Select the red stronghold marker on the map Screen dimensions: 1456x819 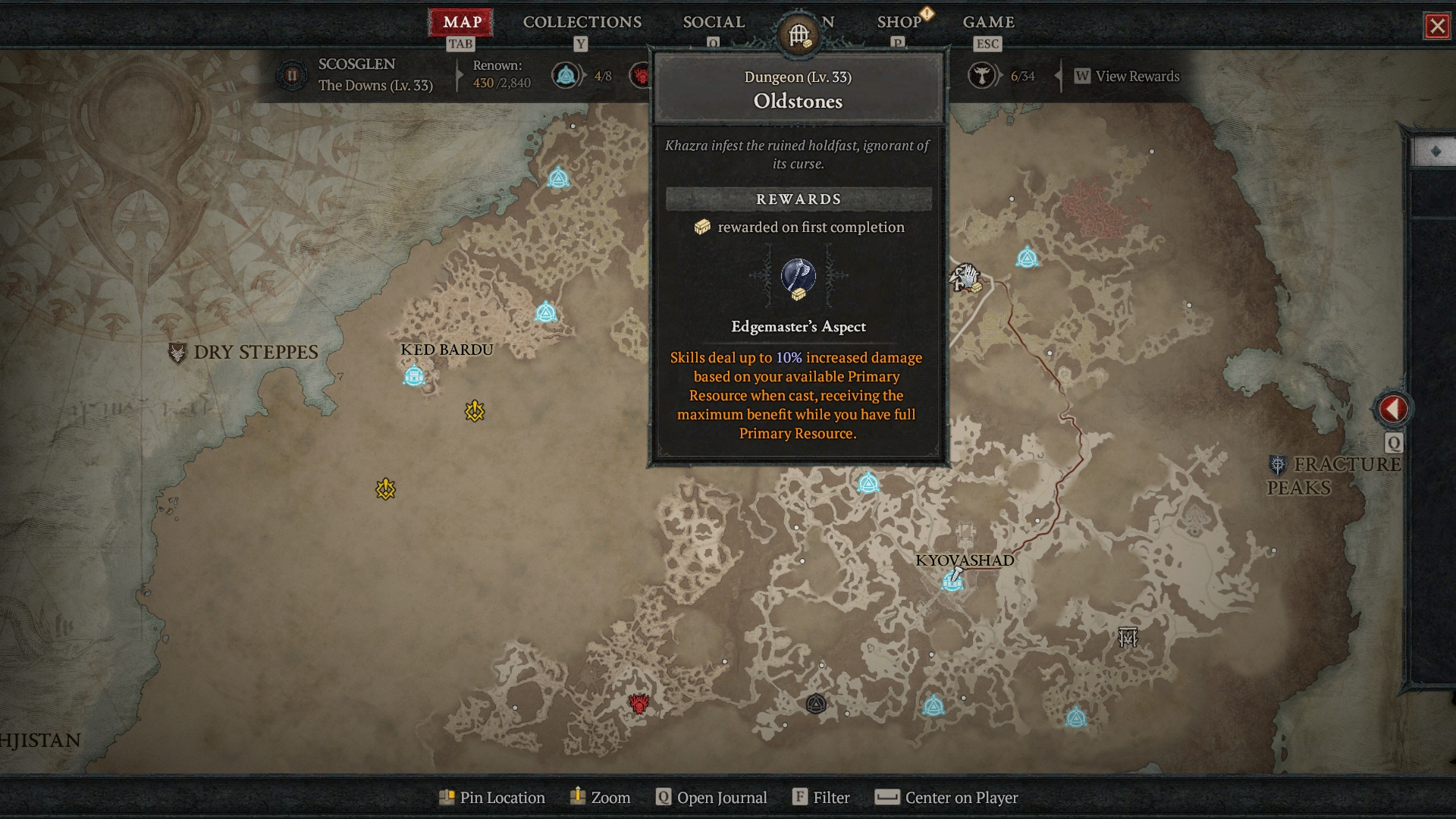click(x=639, y=704)
